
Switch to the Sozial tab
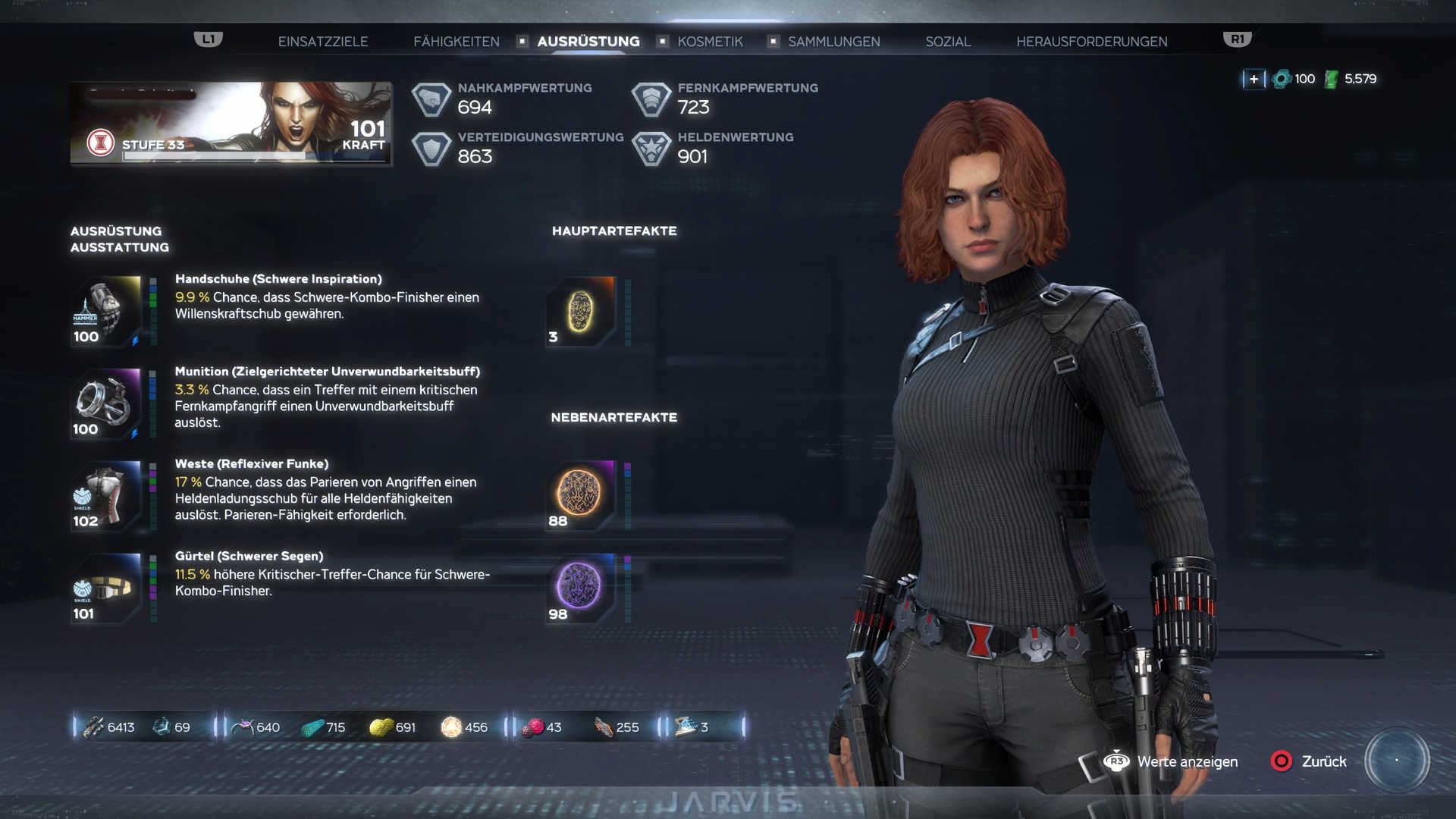tap(947, 42)
